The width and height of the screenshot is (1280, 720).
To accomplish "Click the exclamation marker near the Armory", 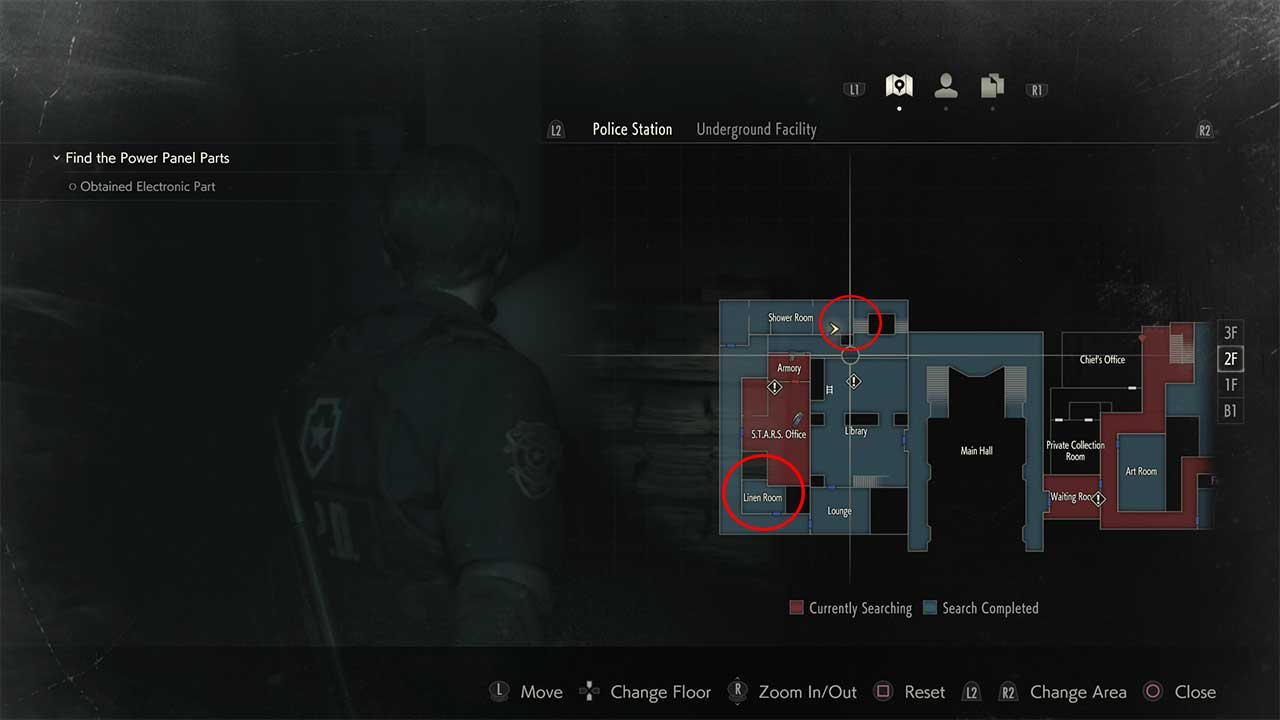I will tap(775, 386).
